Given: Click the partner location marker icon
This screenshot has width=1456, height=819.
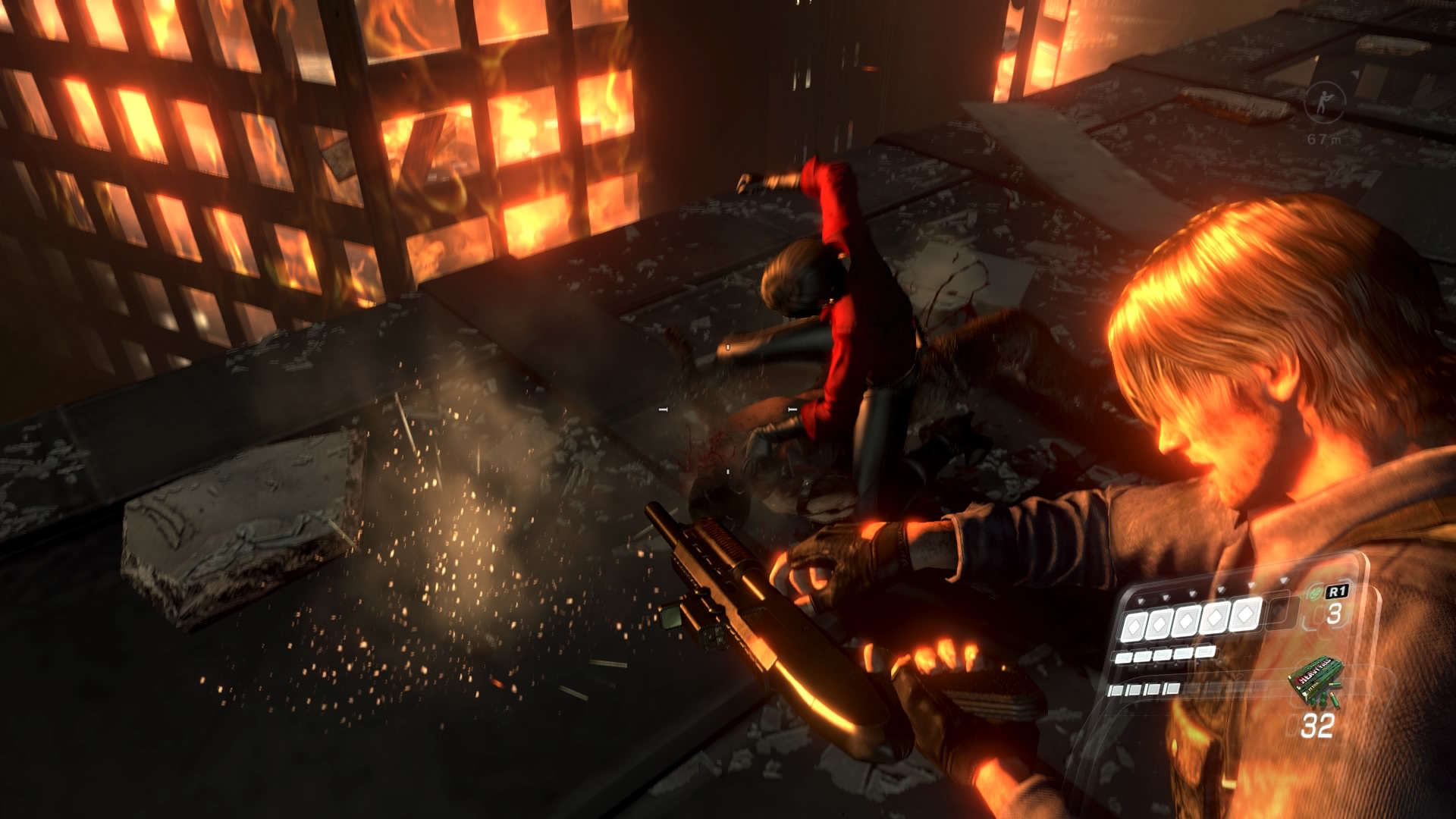Looking at the screenshot, I should tap(1324, 102).
